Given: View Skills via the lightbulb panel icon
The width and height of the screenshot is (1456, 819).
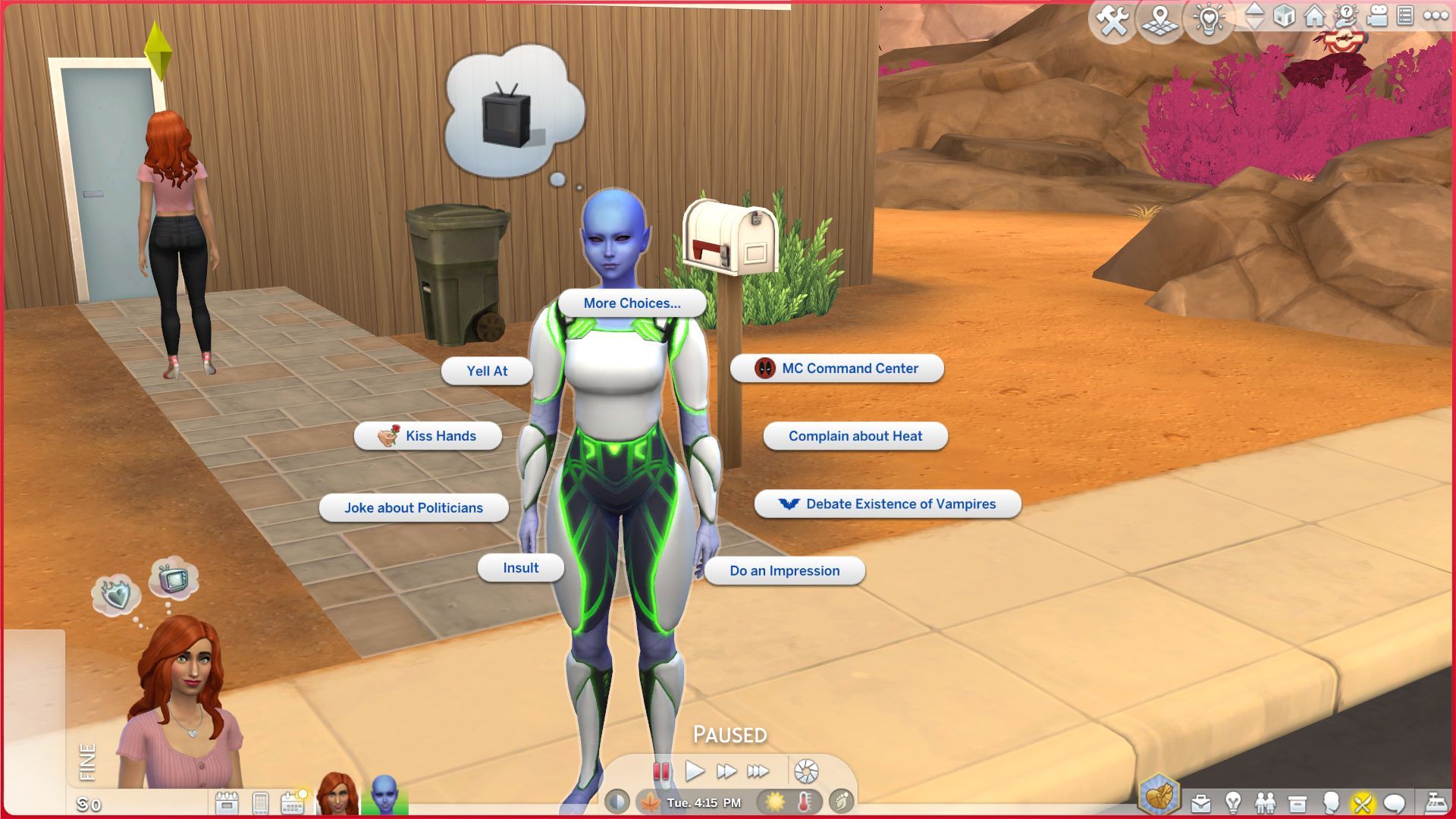Looking at the screenshot, I should tap(1233, 801).
